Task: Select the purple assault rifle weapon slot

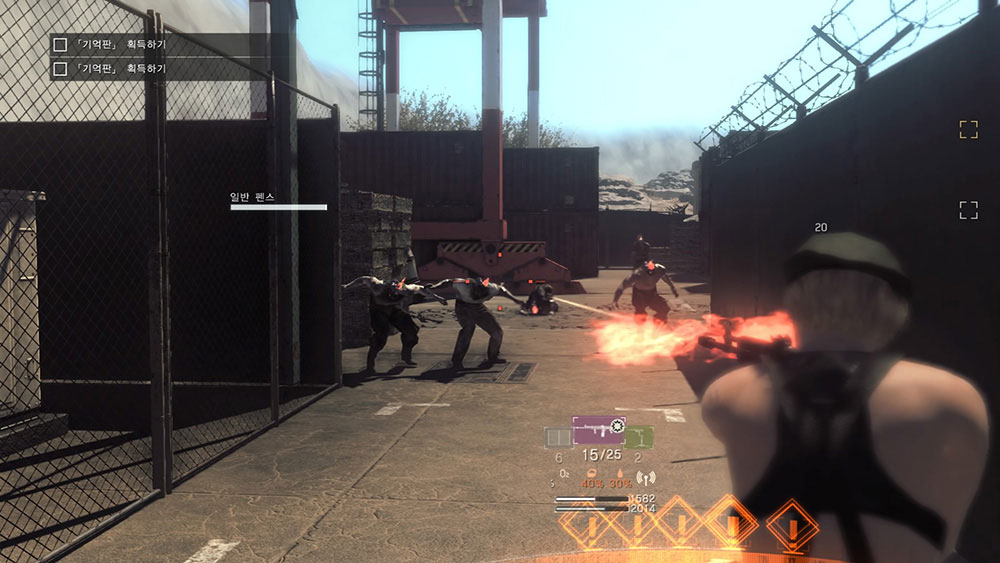Action: pos(598,431)
